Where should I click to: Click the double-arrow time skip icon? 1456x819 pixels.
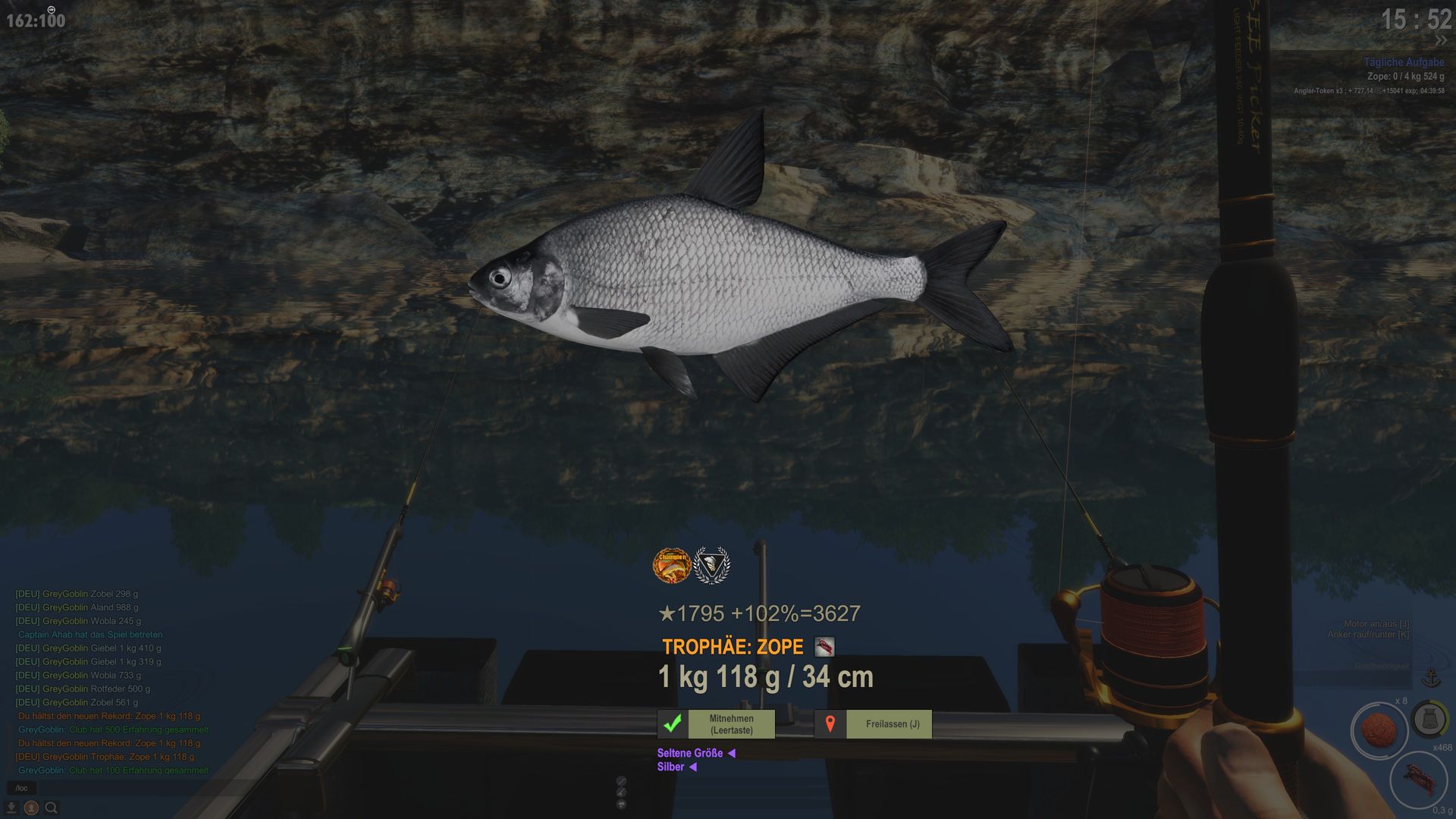tap(1440, 41)
